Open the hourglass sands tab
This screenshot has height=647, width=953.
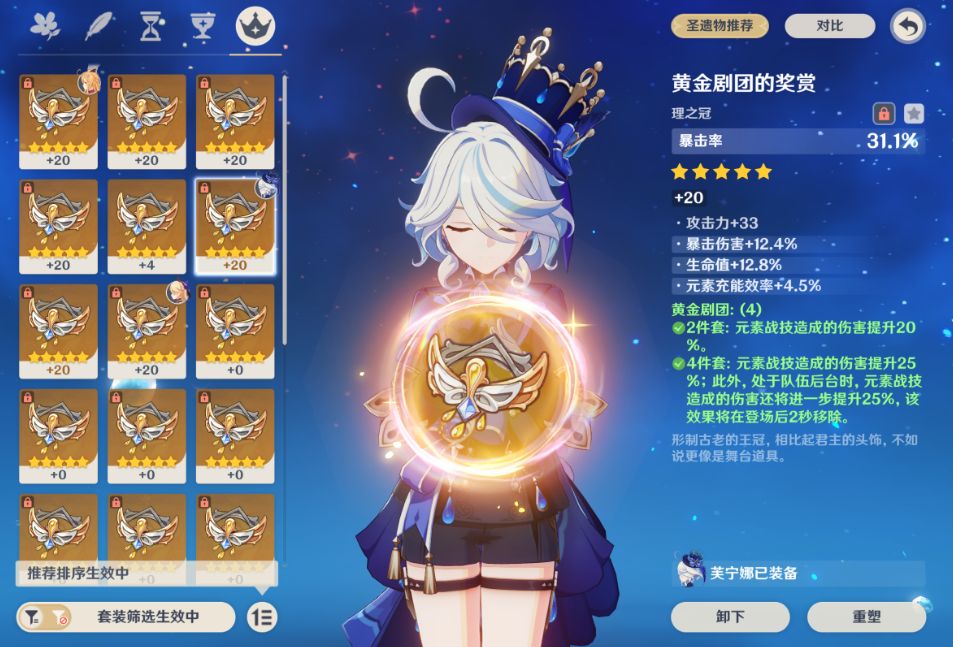[x=150, y=27]
